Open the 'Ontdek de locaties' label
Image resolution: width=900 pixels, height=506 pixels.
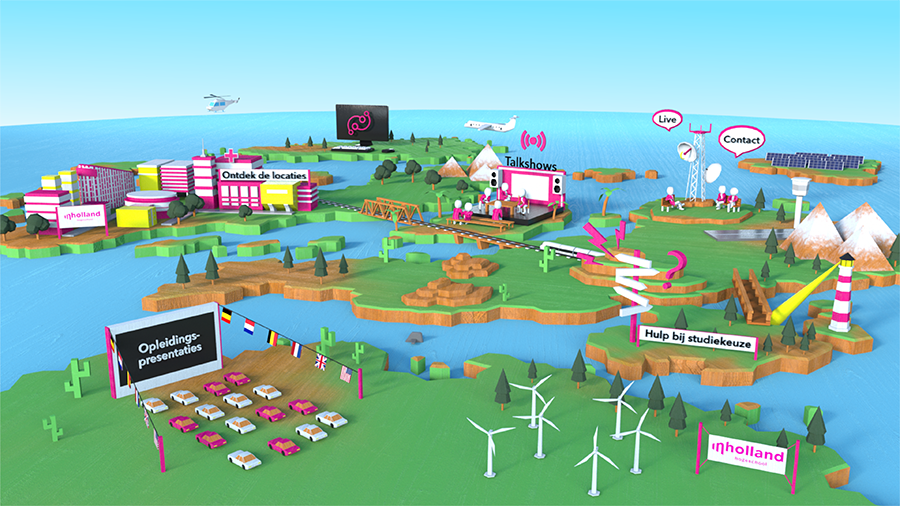pos(265,176)
